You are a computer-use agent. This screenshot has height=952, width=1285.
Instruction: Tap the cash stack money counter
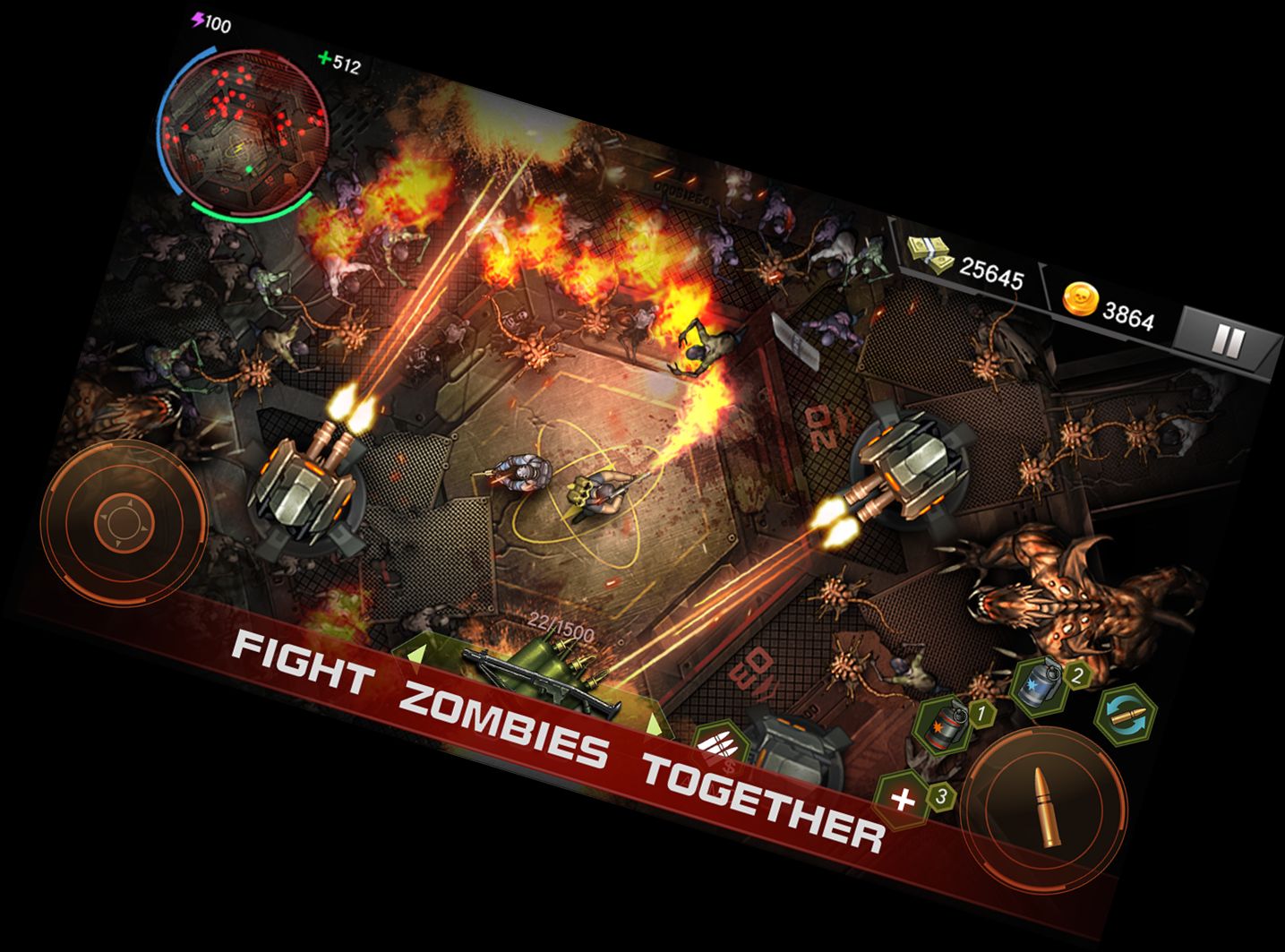[965, 264]
